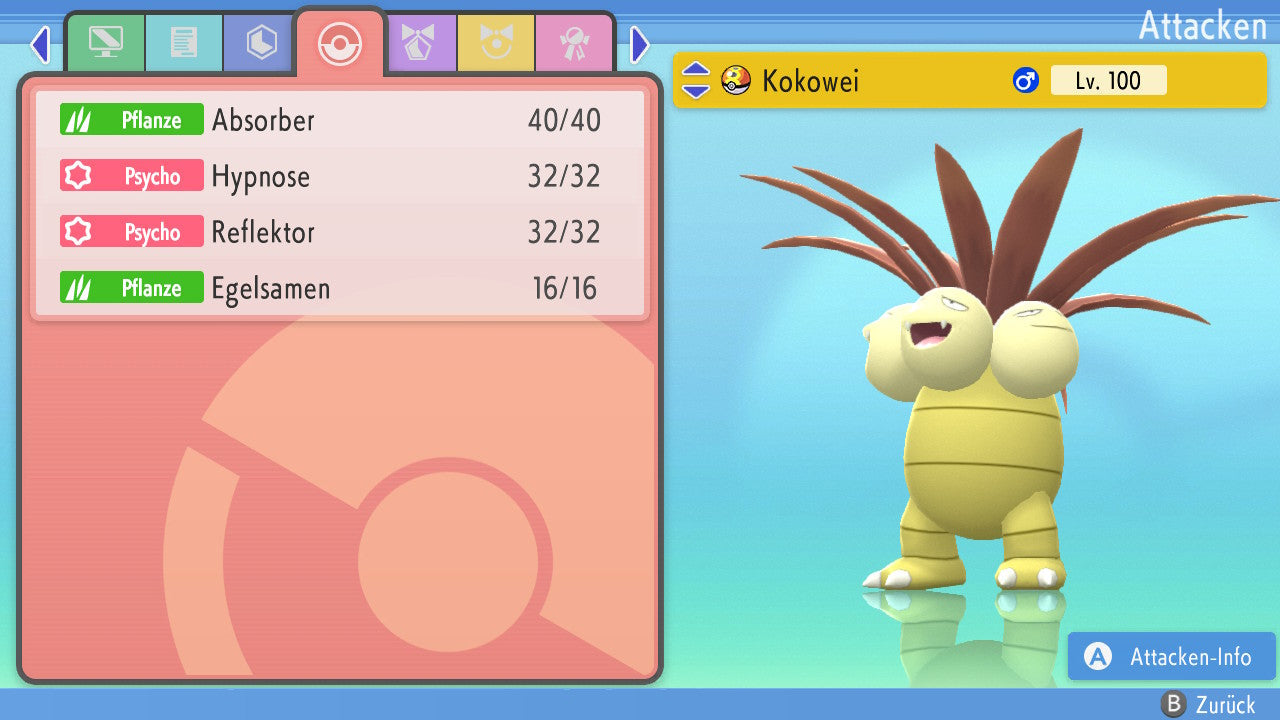Open Attacken-Info
Image resolution: width=1280 pixels, height=720 pixels.
point(1172,656)
